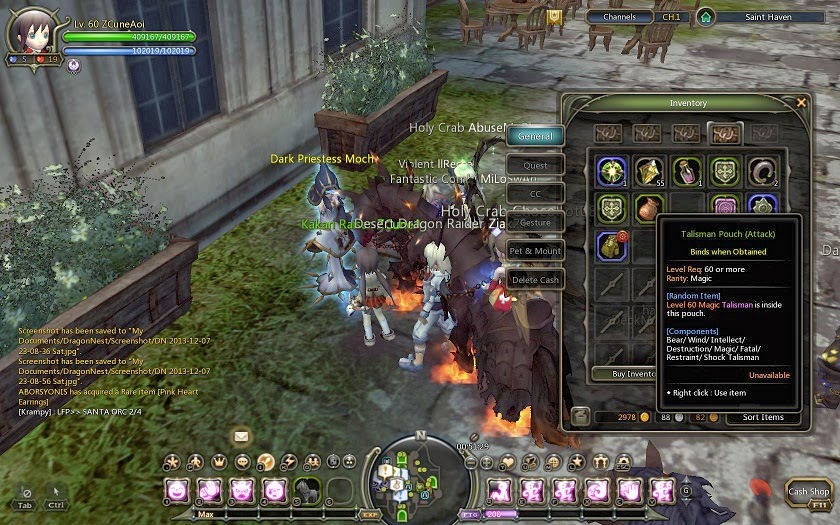Close the Inventory window
The width and height of the screenshot is (840, 525).
tap(801, 102)
